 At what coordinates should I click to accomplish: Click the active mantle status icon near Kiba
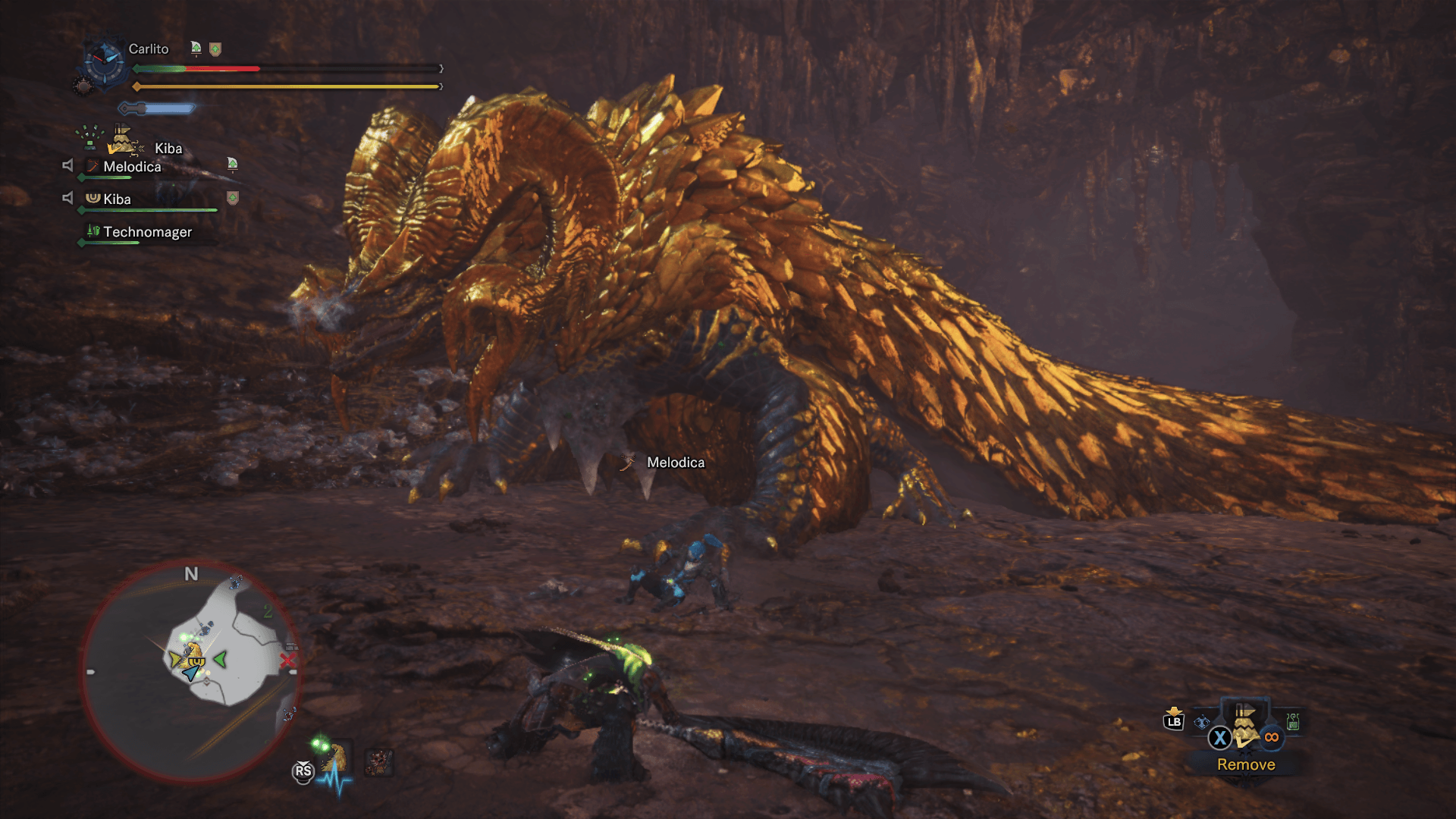123,140
